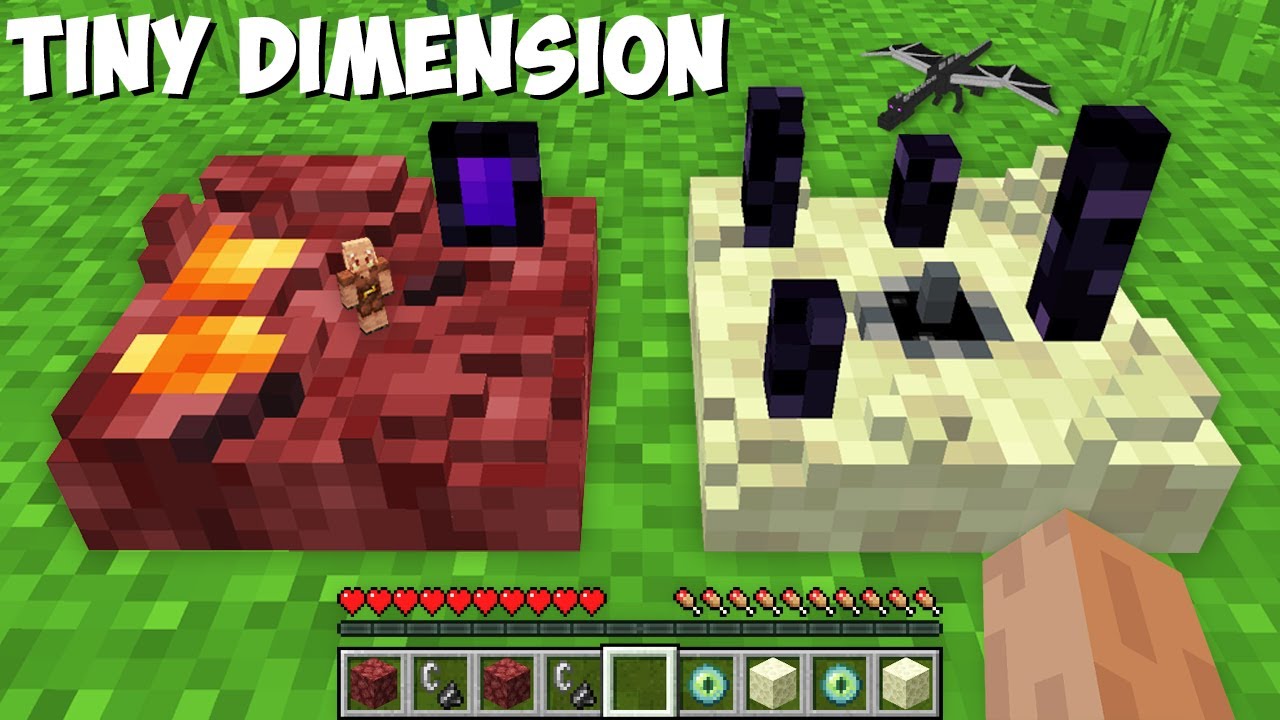Select the last end stone in the hotbar
The width and height of the screenshot is (1280, 720).
pos(906,680)
